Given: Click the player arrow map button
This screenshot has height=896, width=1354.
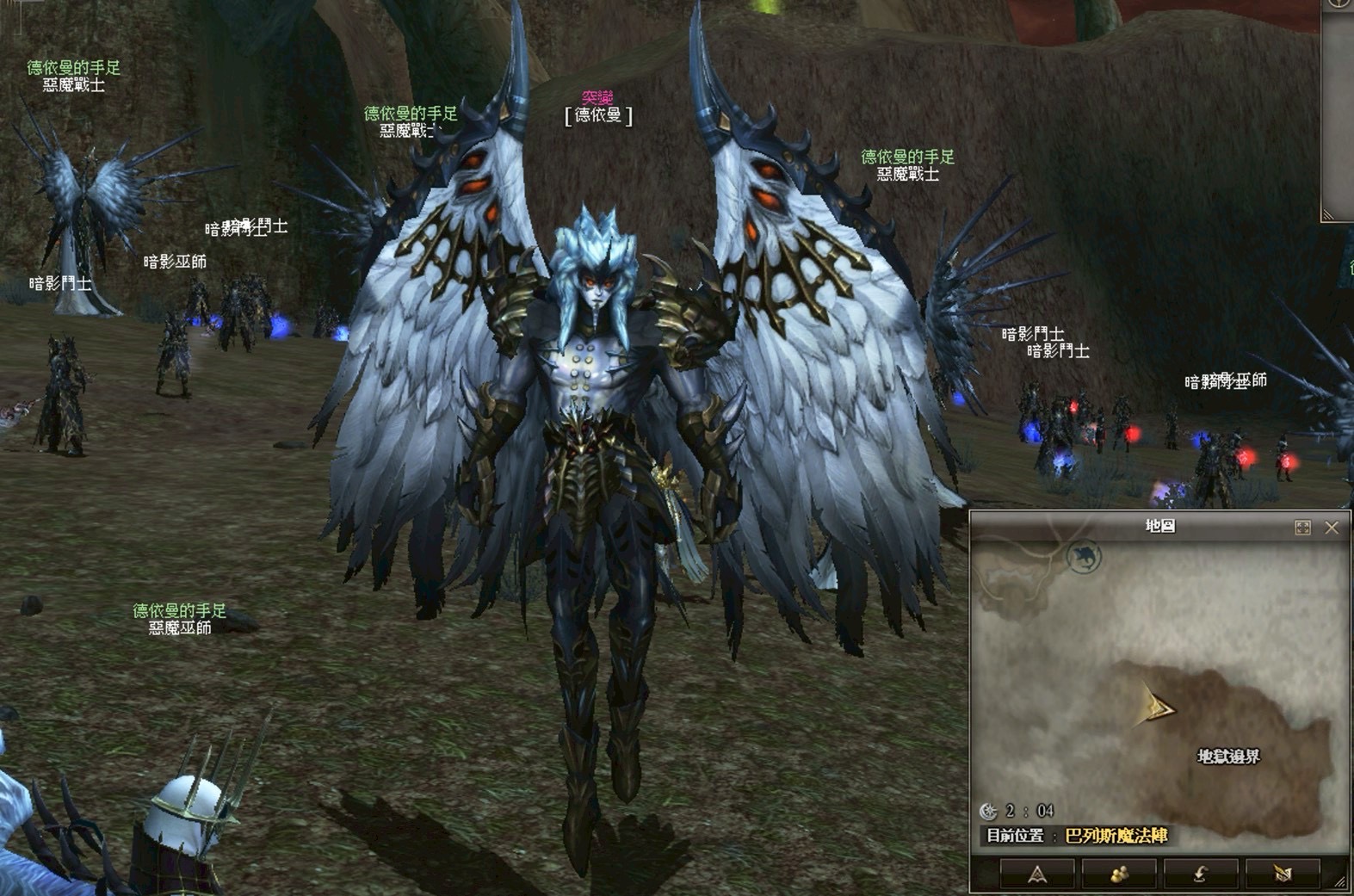Looking at the screenshot, I should 1037,874.
